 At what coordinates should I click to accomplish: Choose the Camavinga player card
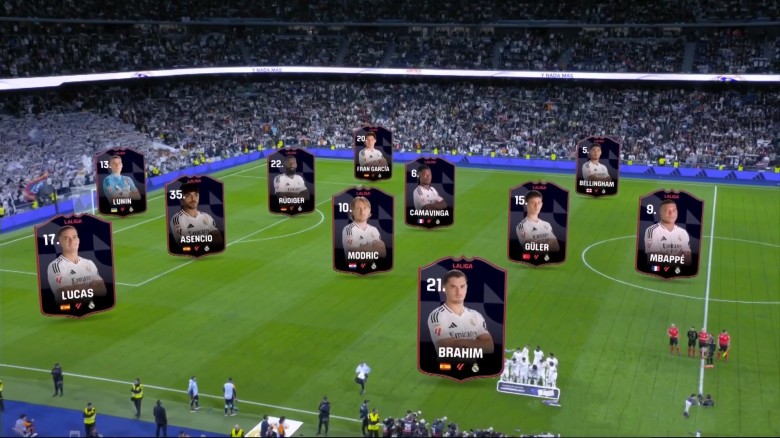point(430,192)
